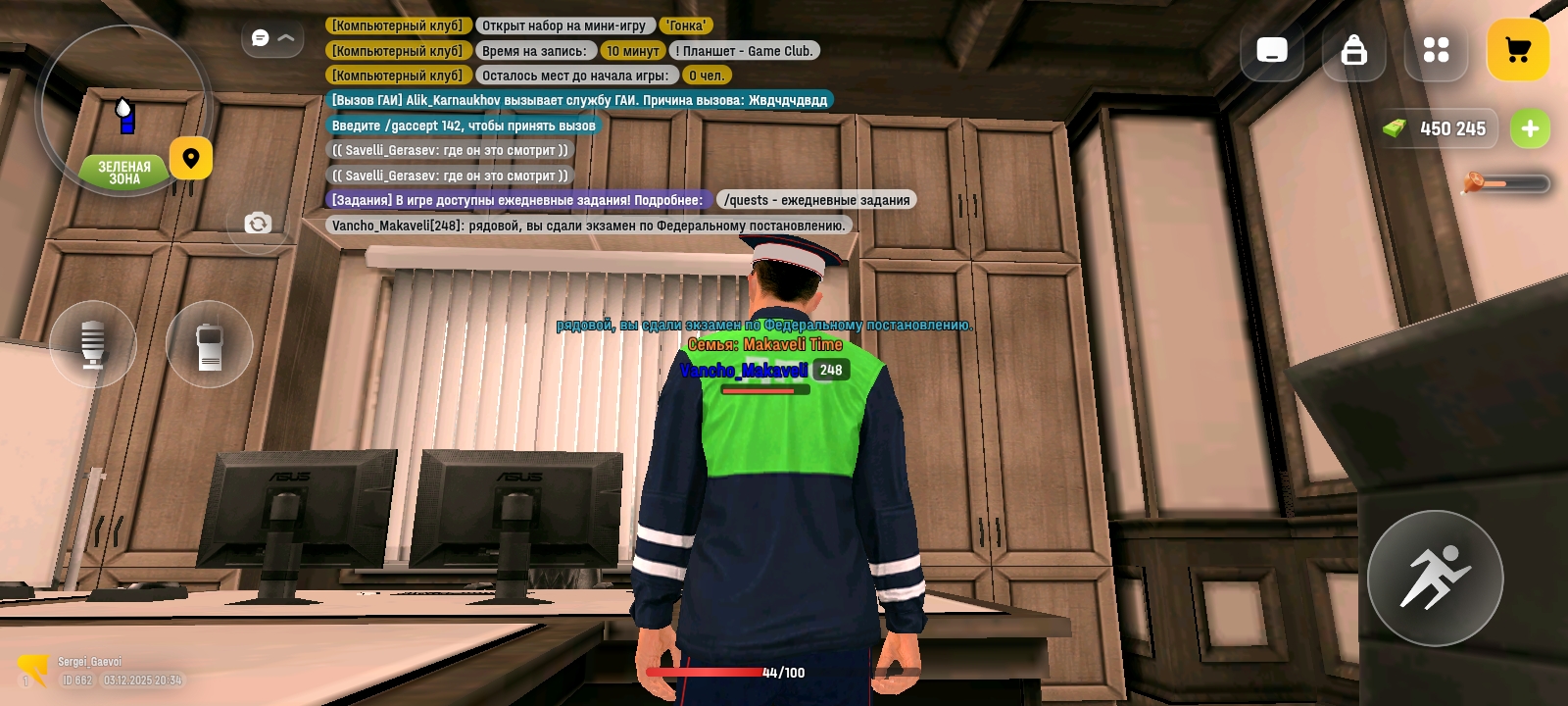Screen dimensions: 1568x706
Task: Select the Game Club tablet chat message
Action: [744, 51]
